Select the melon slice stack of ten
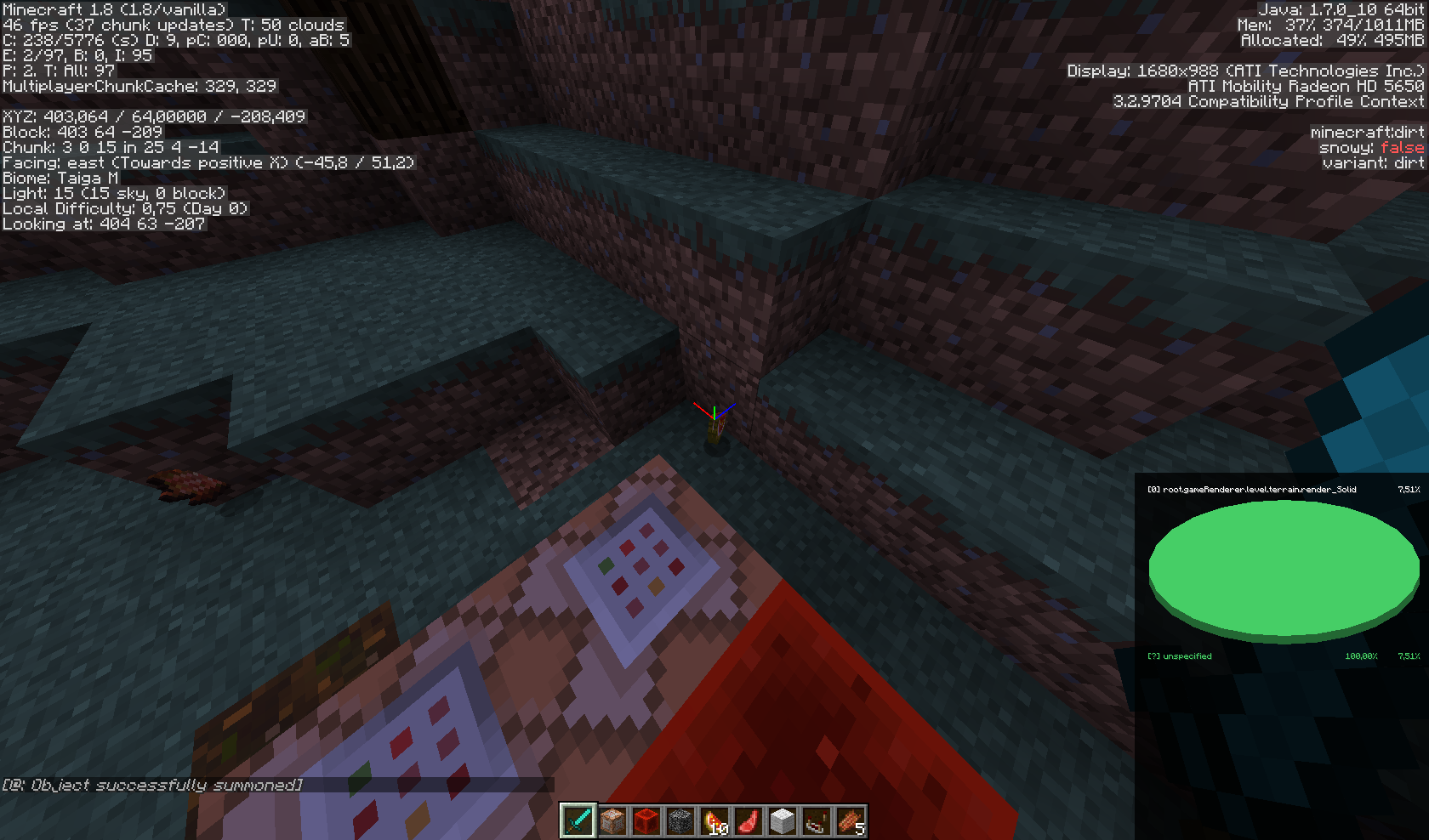This screenshot has width=1429, height=840. tap(714, 821)
